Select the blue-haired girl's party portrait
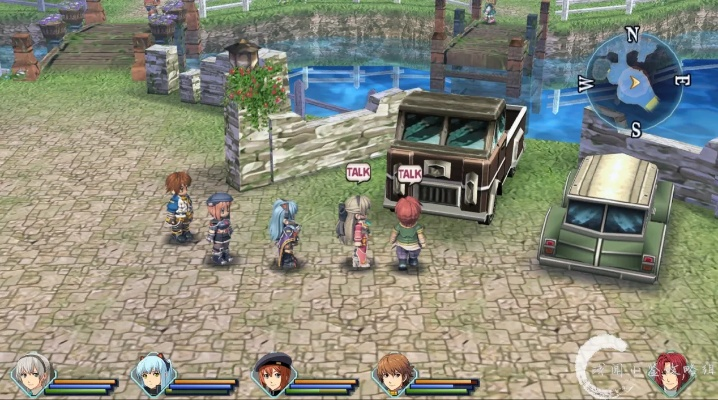 (x=150, y=375)
